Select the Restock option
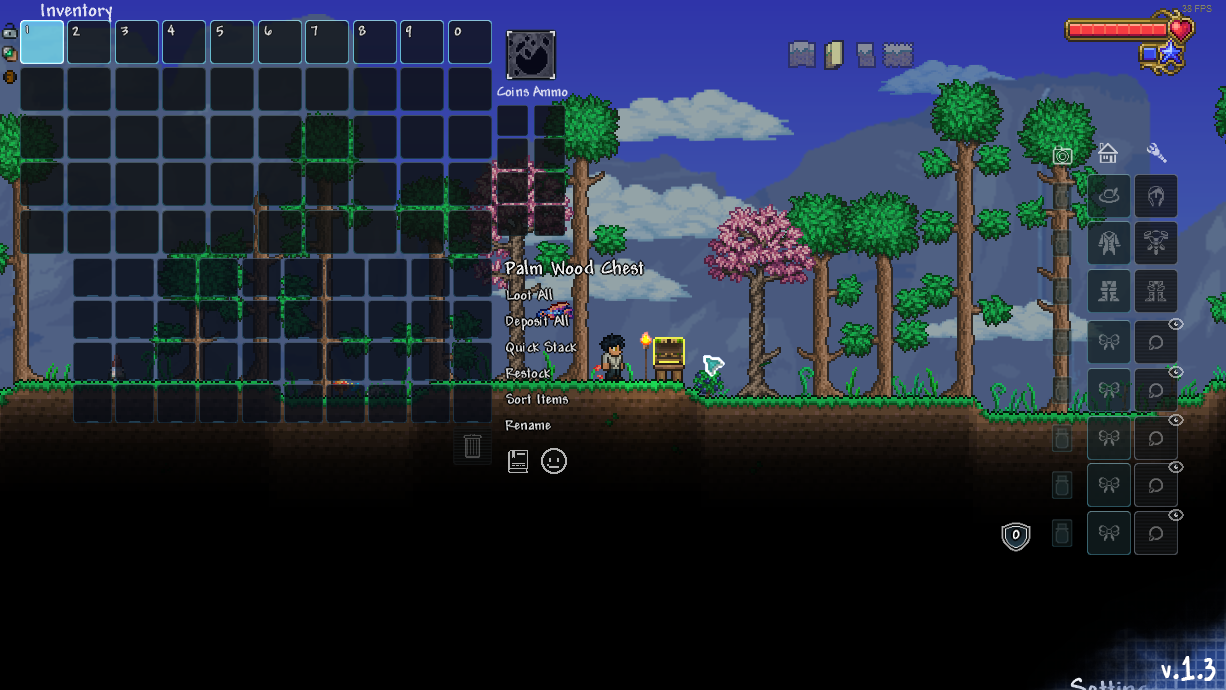 527,373
